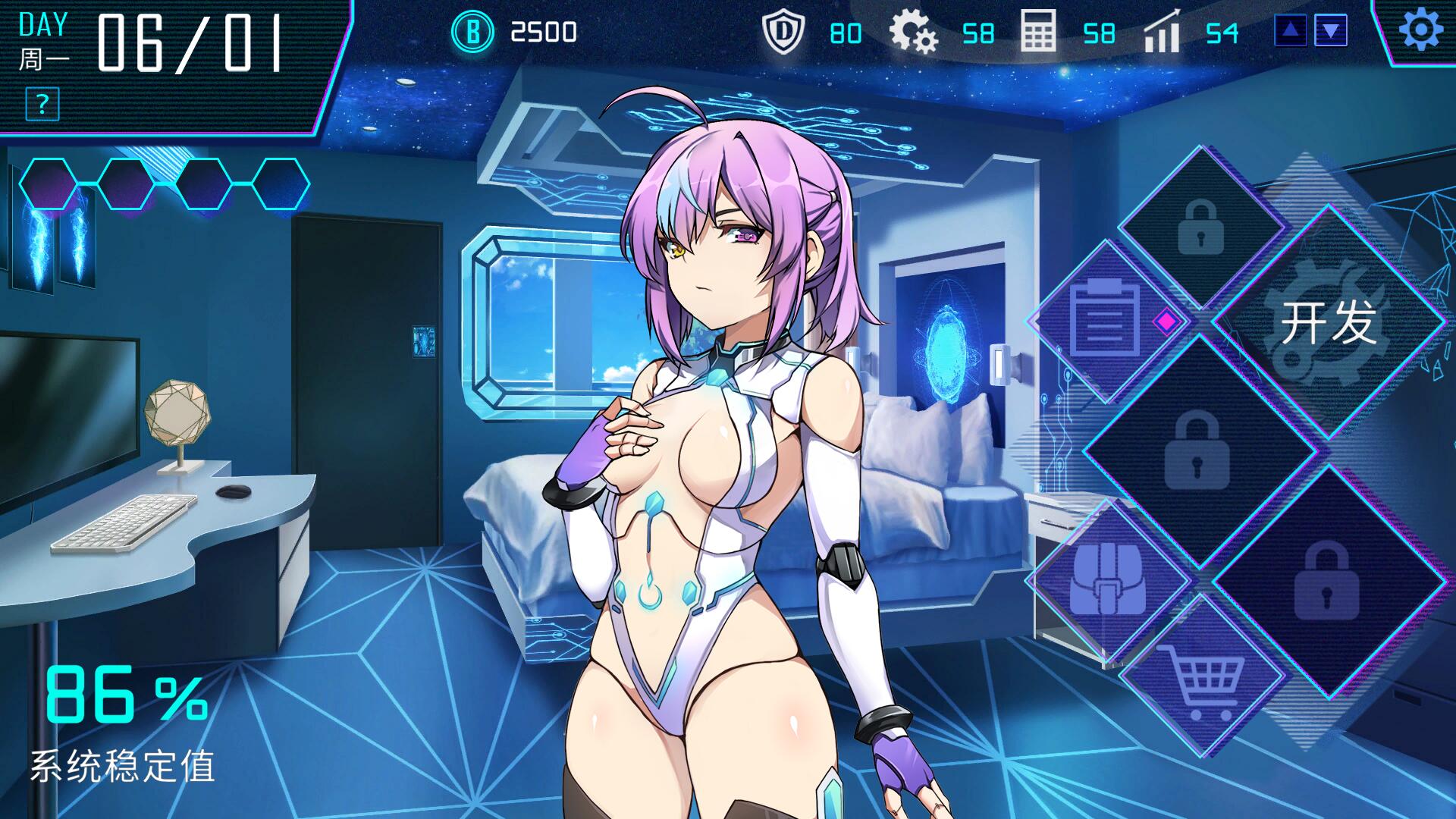This screenshot has width=1456, height=819.
Task: Open the clipboard task list tile
Action: pos(1107,321)
